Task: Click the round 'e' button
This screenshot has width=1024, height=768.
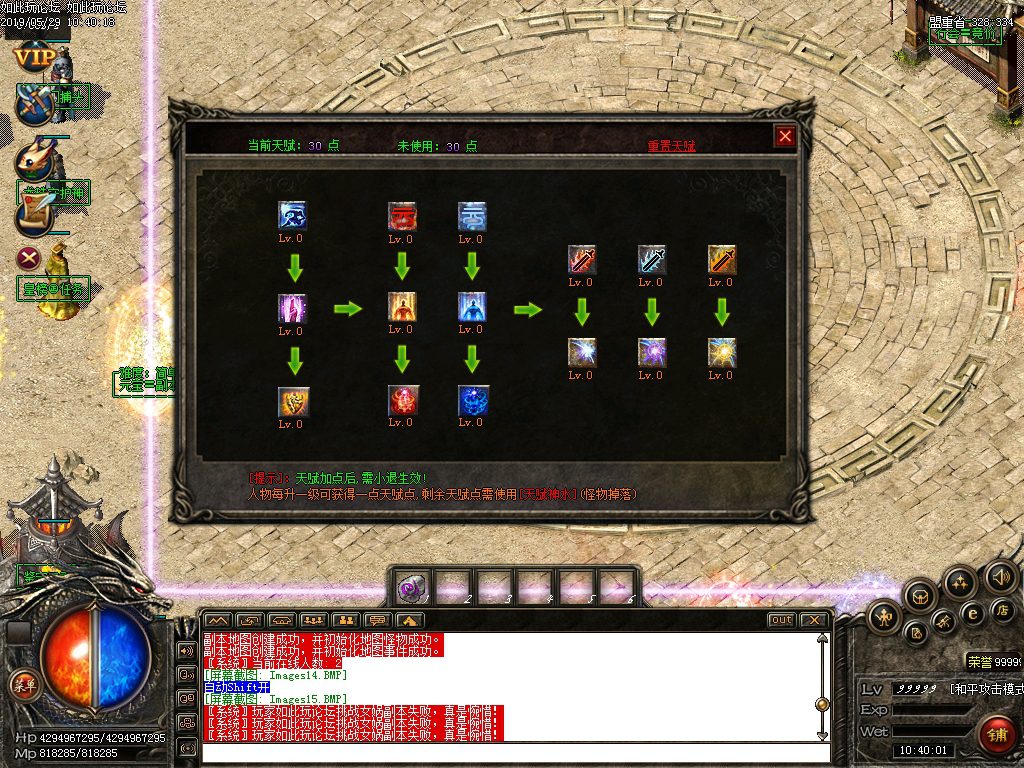Action: tap(972, 612)
